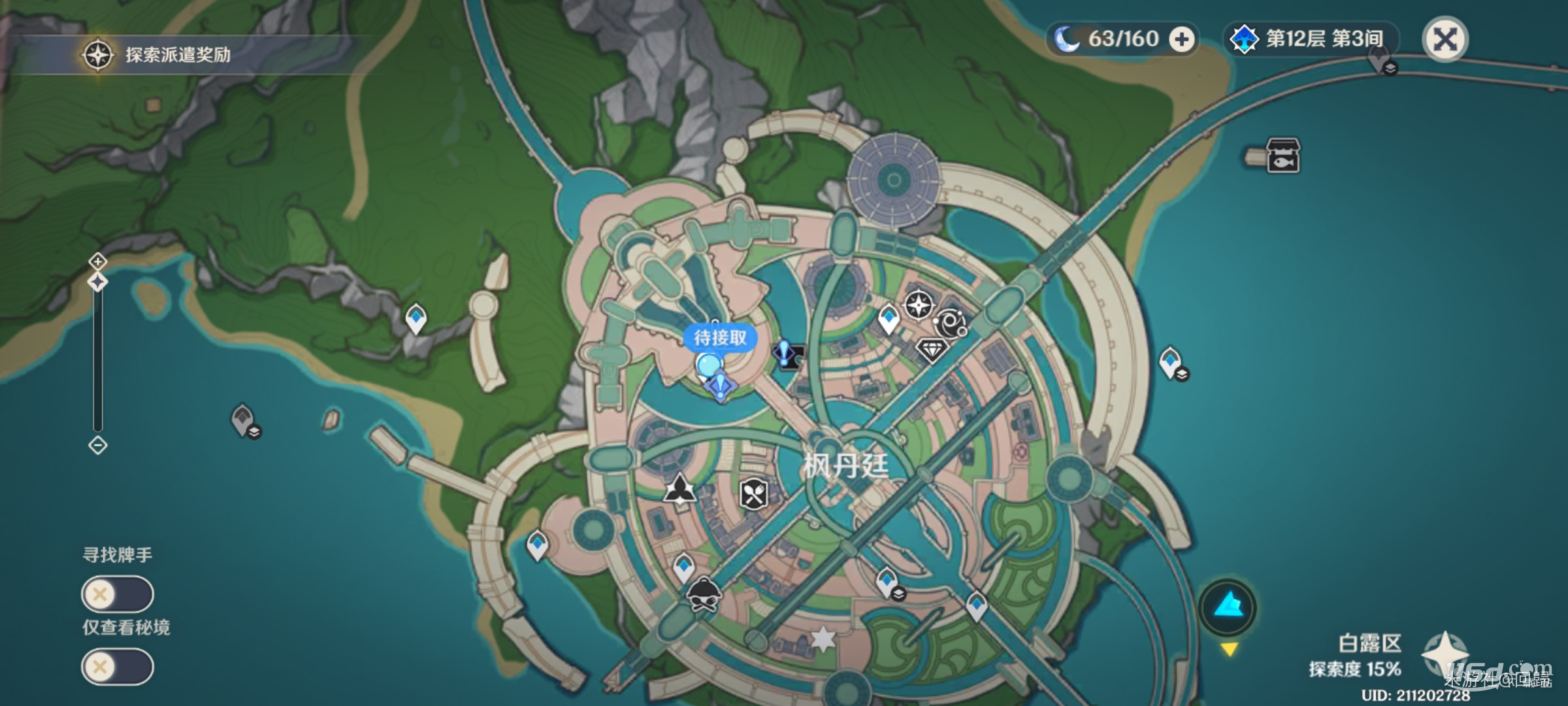Select the restaurant fork-and-knife marker
Screen dimensions: 1568x706
(753, 494)
